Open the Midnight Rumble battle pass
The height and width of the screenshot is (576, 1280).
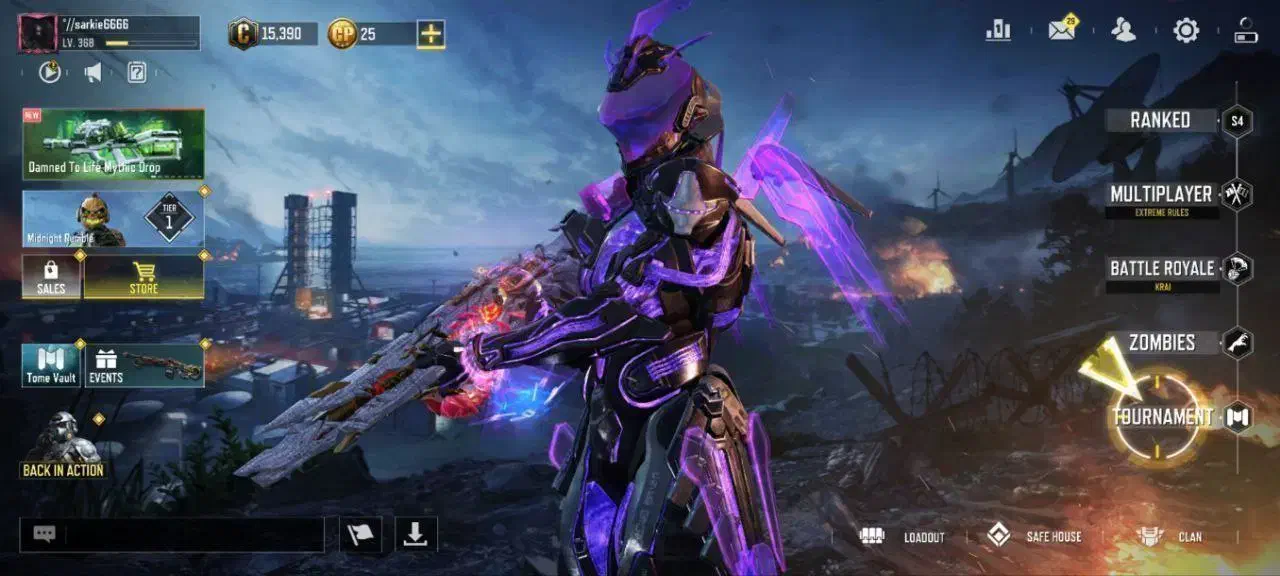pos(113,219)
